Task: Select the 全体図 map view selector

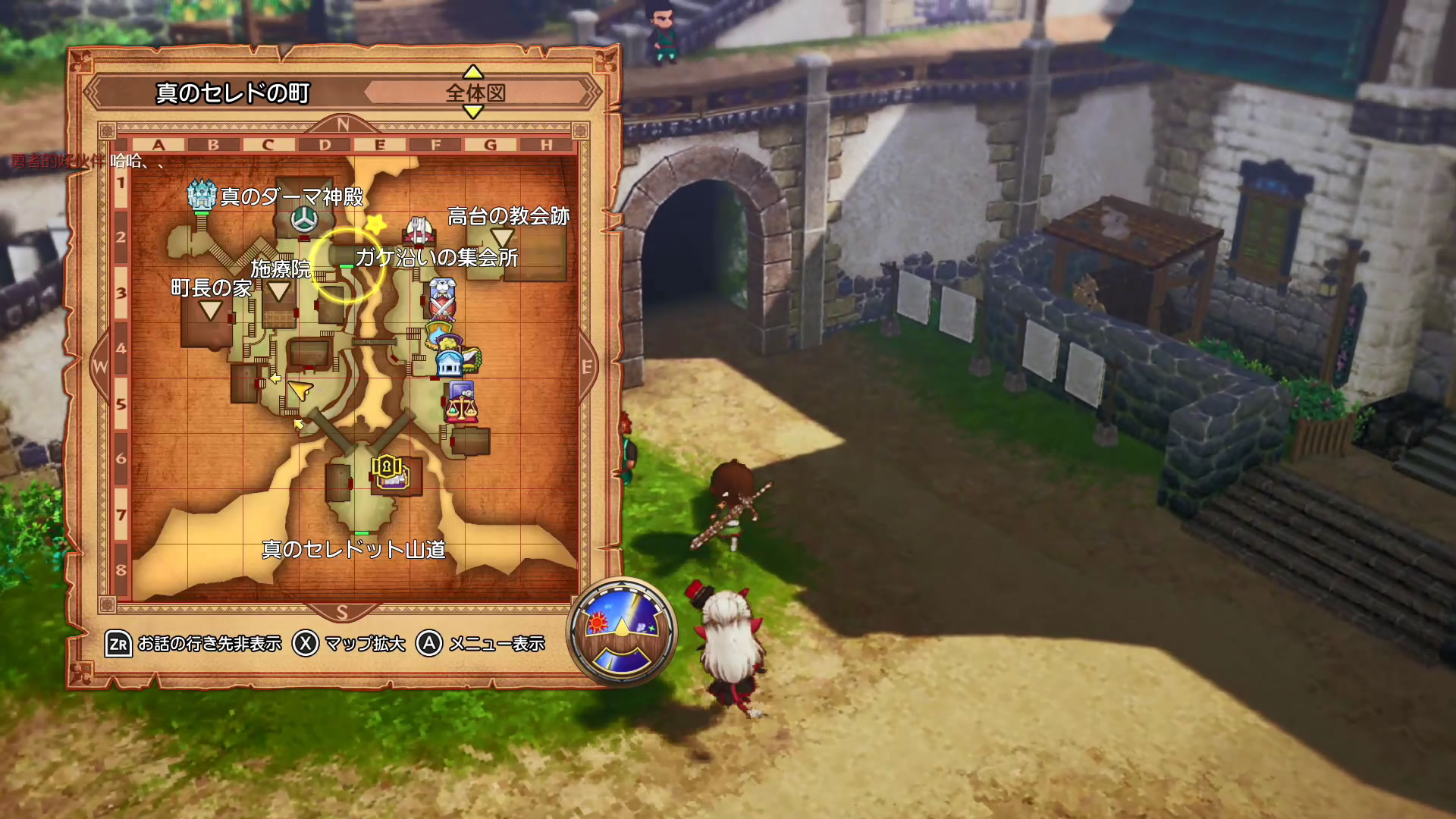Action: [x=475, y=93]
